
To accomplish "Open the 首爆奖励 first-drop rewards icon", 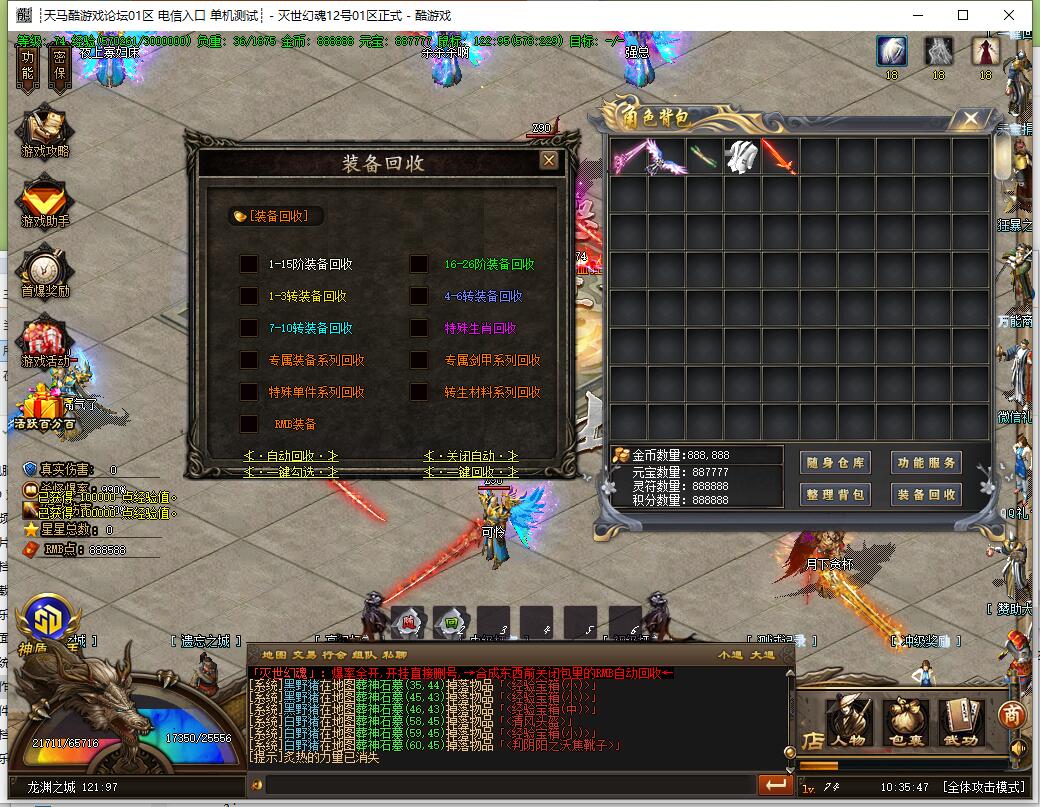I will [x=45, y=272].
